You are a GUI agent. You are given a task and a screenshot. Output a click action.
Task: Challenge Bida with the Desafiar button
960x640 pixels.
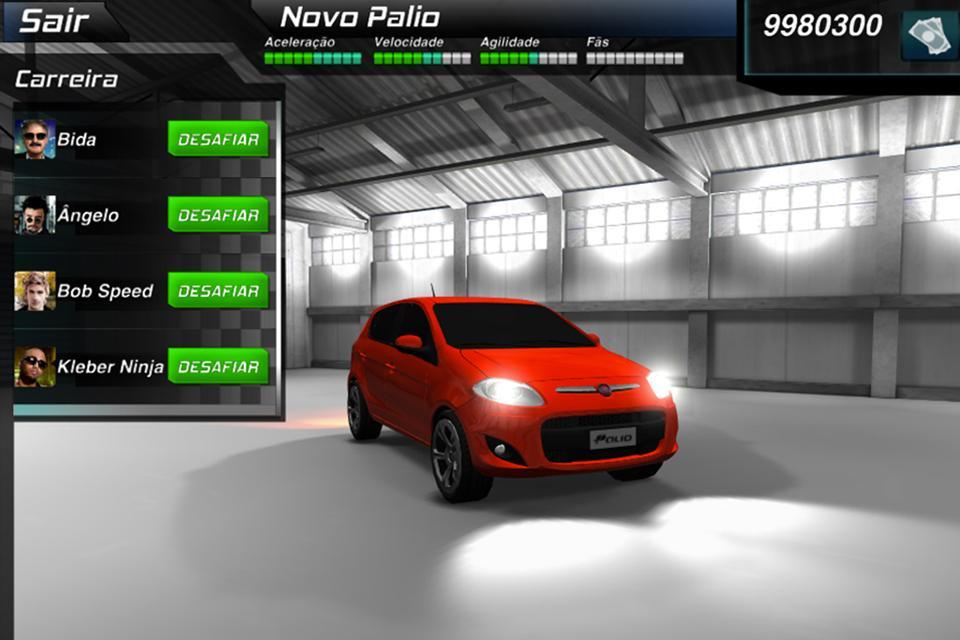click(218, 139)
